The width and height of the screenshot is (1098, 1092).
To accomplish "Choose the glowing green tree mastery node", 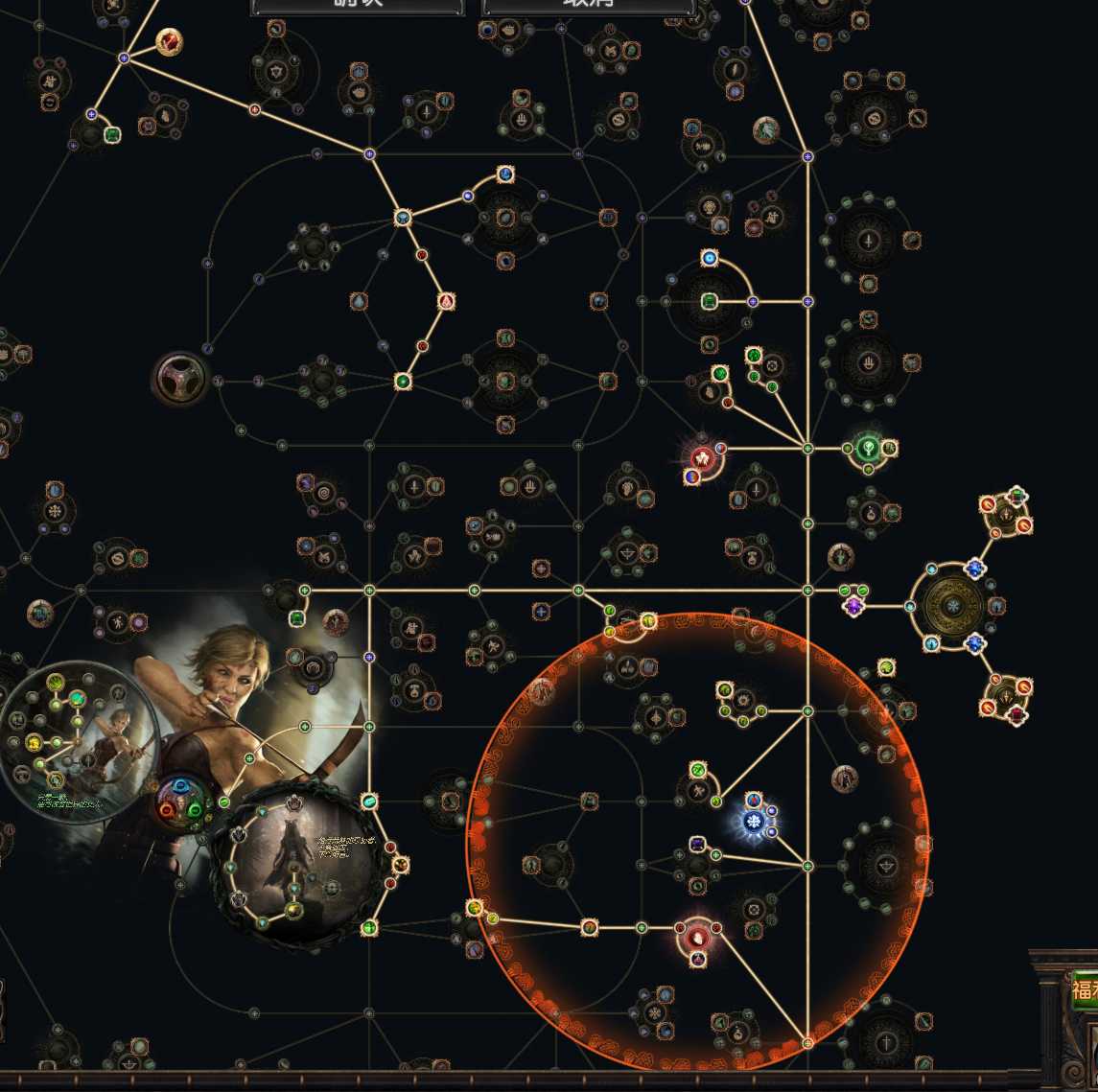I will 867,448.
